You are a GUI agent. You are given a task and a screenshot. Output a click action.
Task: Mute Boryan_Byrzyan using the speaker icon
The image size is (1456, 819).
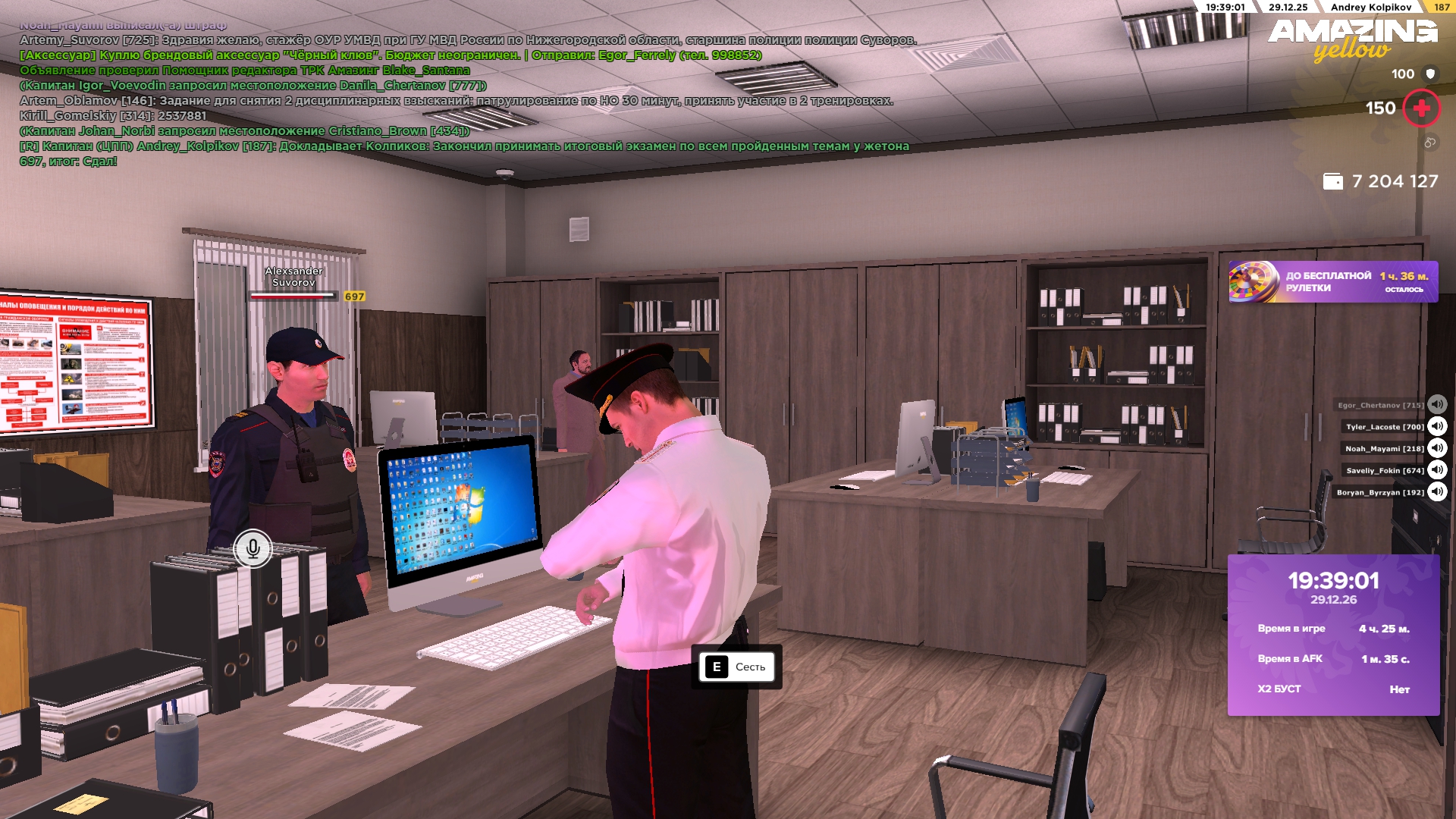coord(1437,492)
